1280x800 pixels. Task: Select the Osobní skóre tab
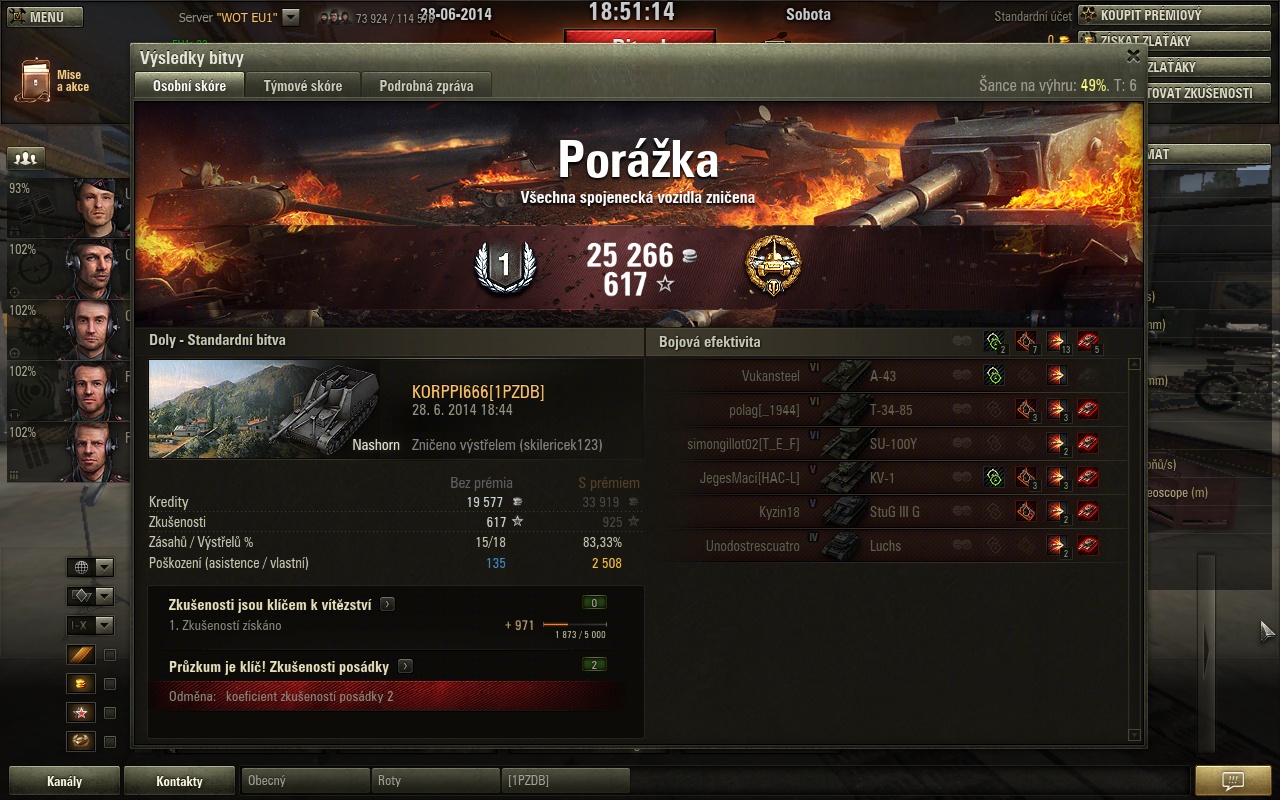pyautogui.click(x=189, y=86)
